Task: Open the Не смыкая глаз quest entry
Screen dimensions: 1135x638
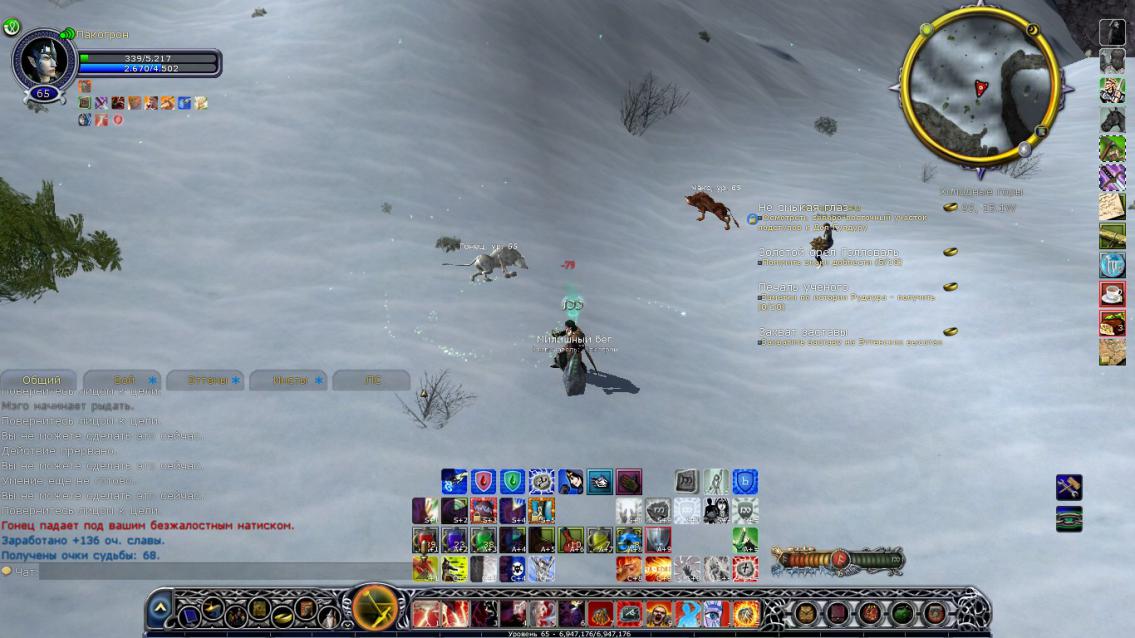Action: click(803, 207)
